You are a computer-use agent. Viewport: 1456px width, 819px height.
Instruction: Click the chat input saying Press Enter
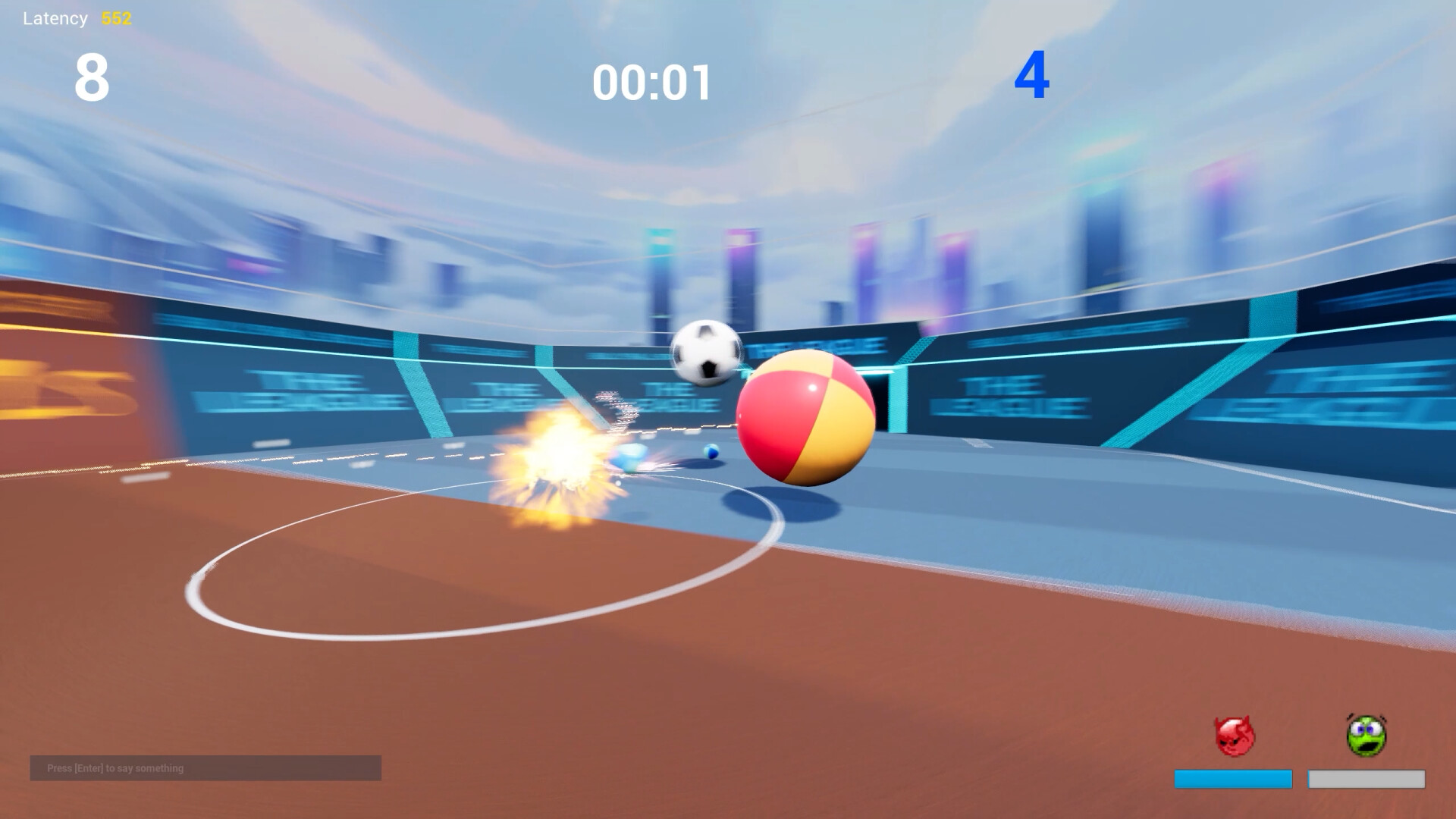point(205,768)
